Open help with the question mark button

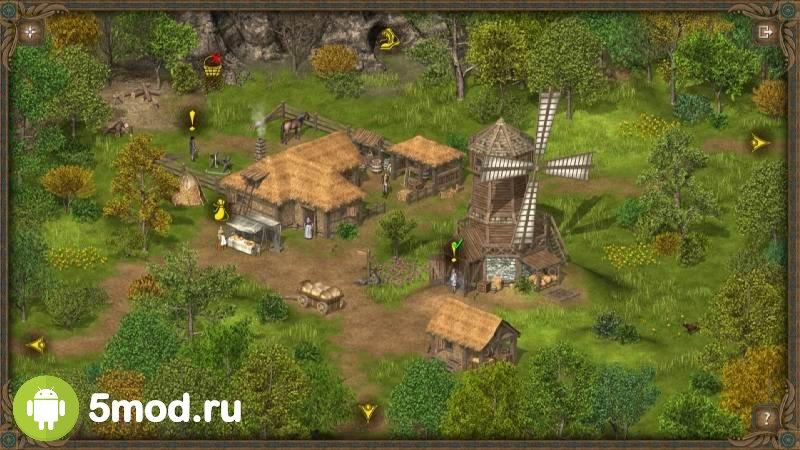[x=766, y=417]
